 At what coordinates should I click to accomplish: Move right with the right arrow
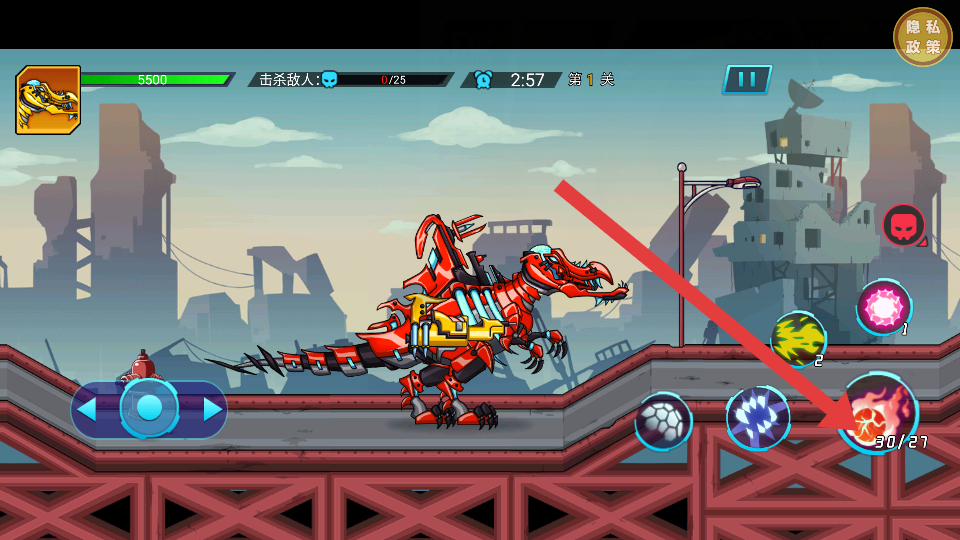pyautogui.click(x=212, y=409)
